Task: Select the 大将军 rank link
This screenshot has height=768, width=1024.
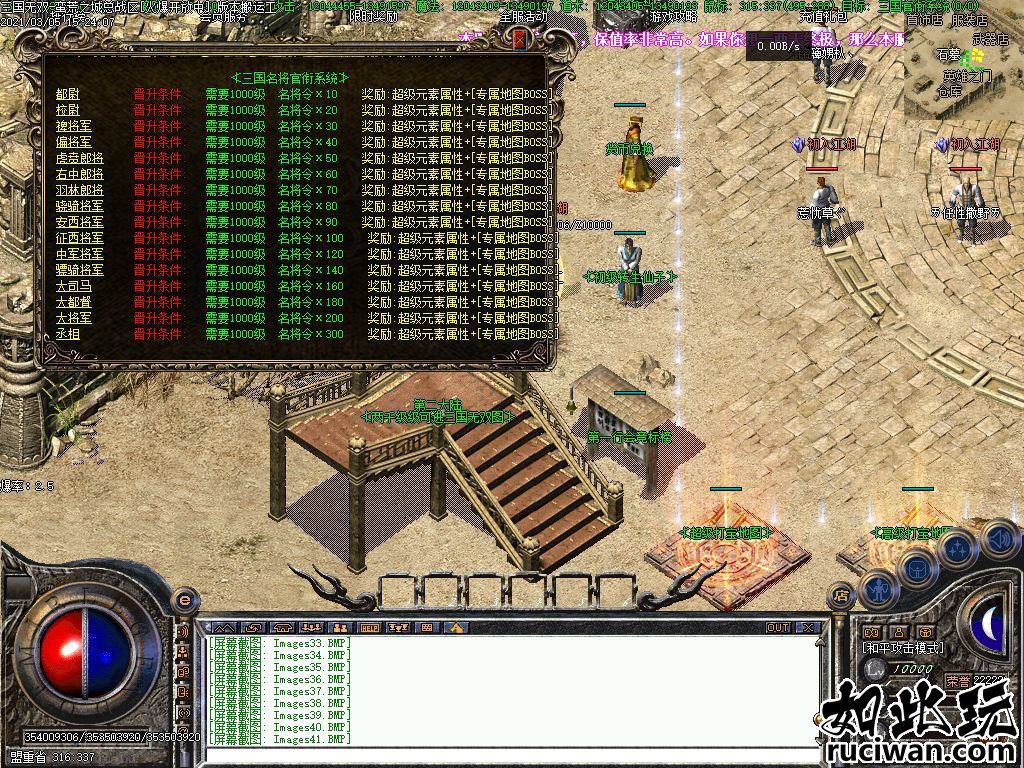Action: (x=74, y=318)
